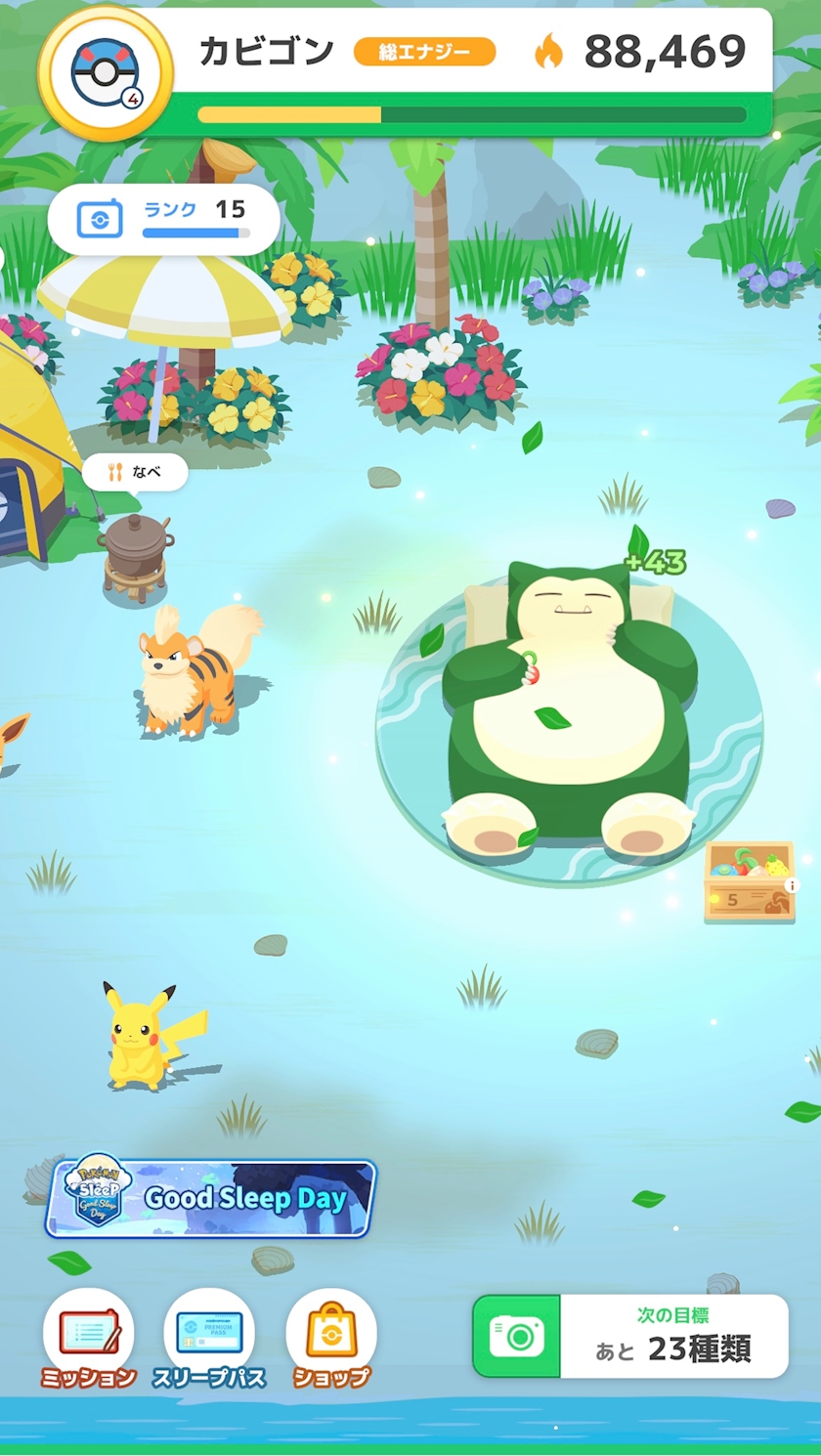This screenshot has width=821, height=1456.
Task: Tap the Great Ball rank badge
Action: click(106, 72)
